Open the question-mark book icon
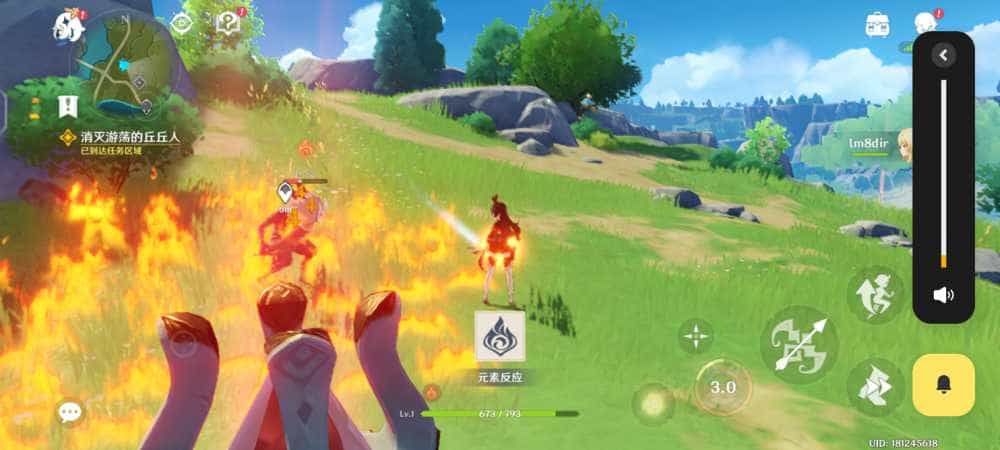This screenshot has width=1000, height=450. [231, 23]
